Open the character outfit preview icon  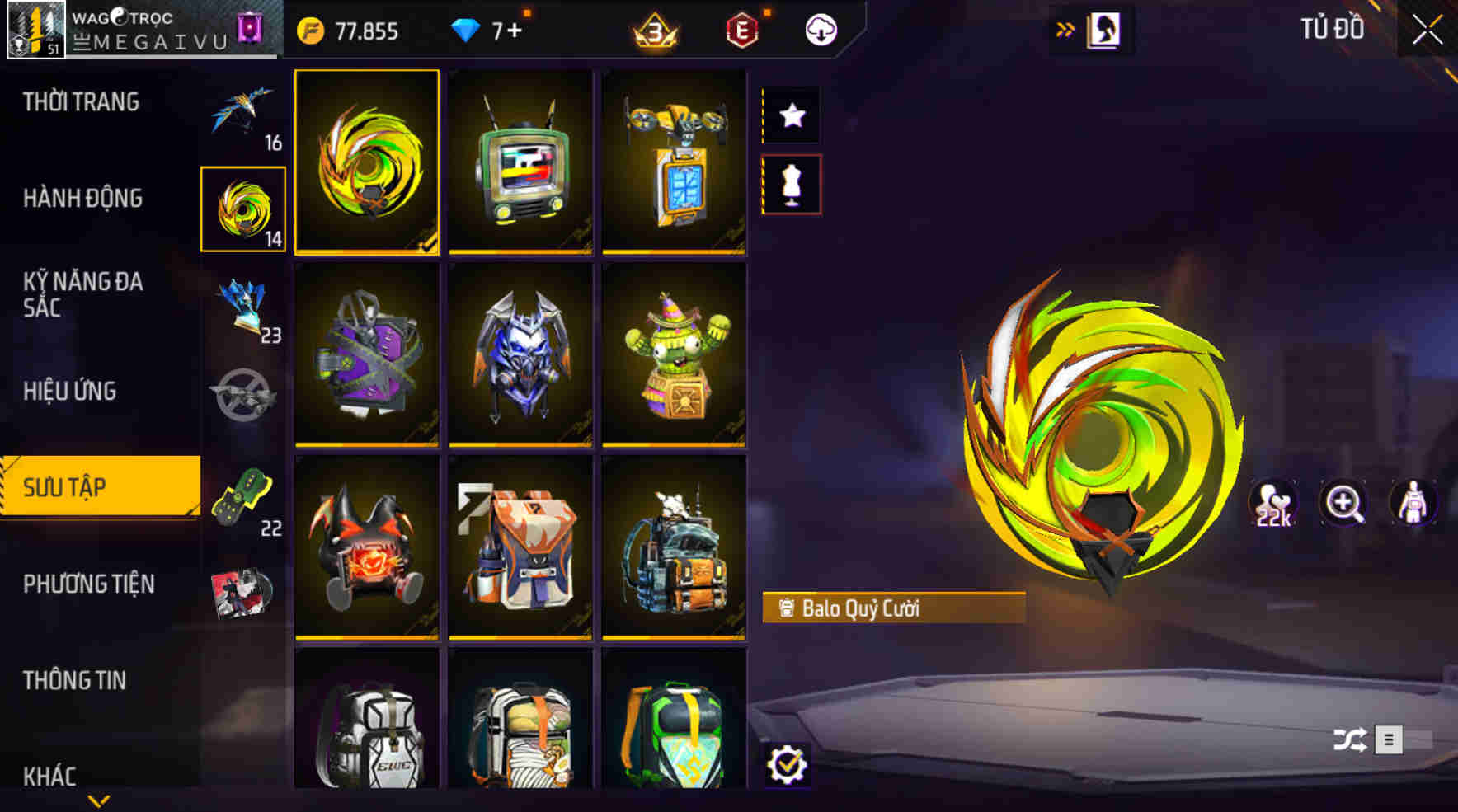[x=1414, y=503]
